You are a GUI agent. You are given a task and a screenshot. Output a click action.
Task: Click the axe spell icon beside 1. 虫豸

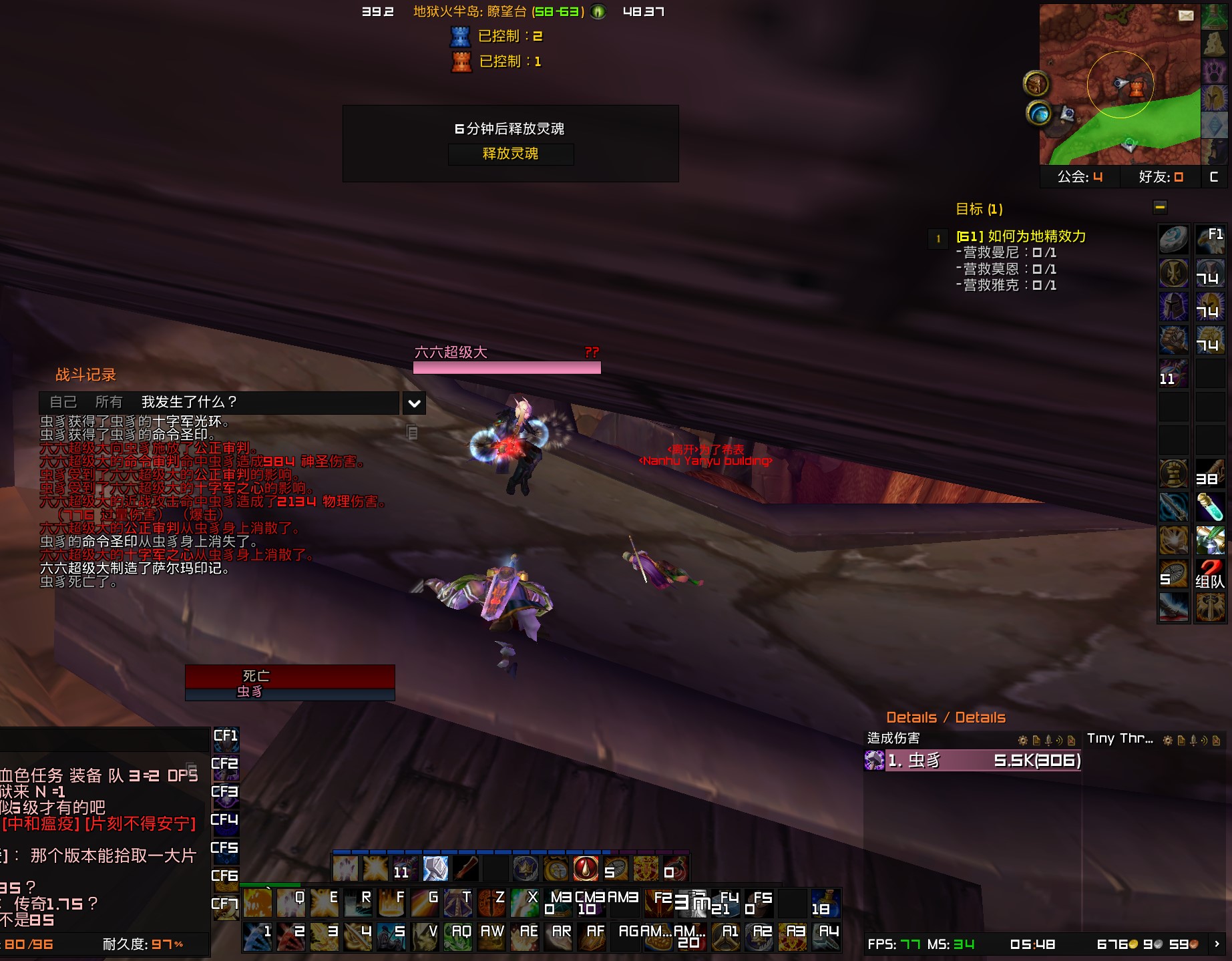[x=873, y=759]
